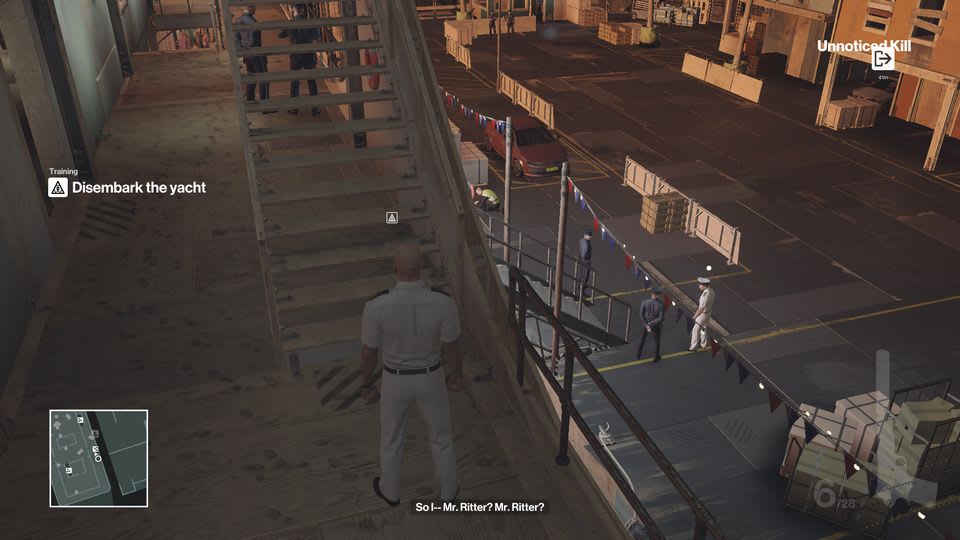Click the exit door marker icon
Viewport: 960px width, 540px height.
[882, 59]
